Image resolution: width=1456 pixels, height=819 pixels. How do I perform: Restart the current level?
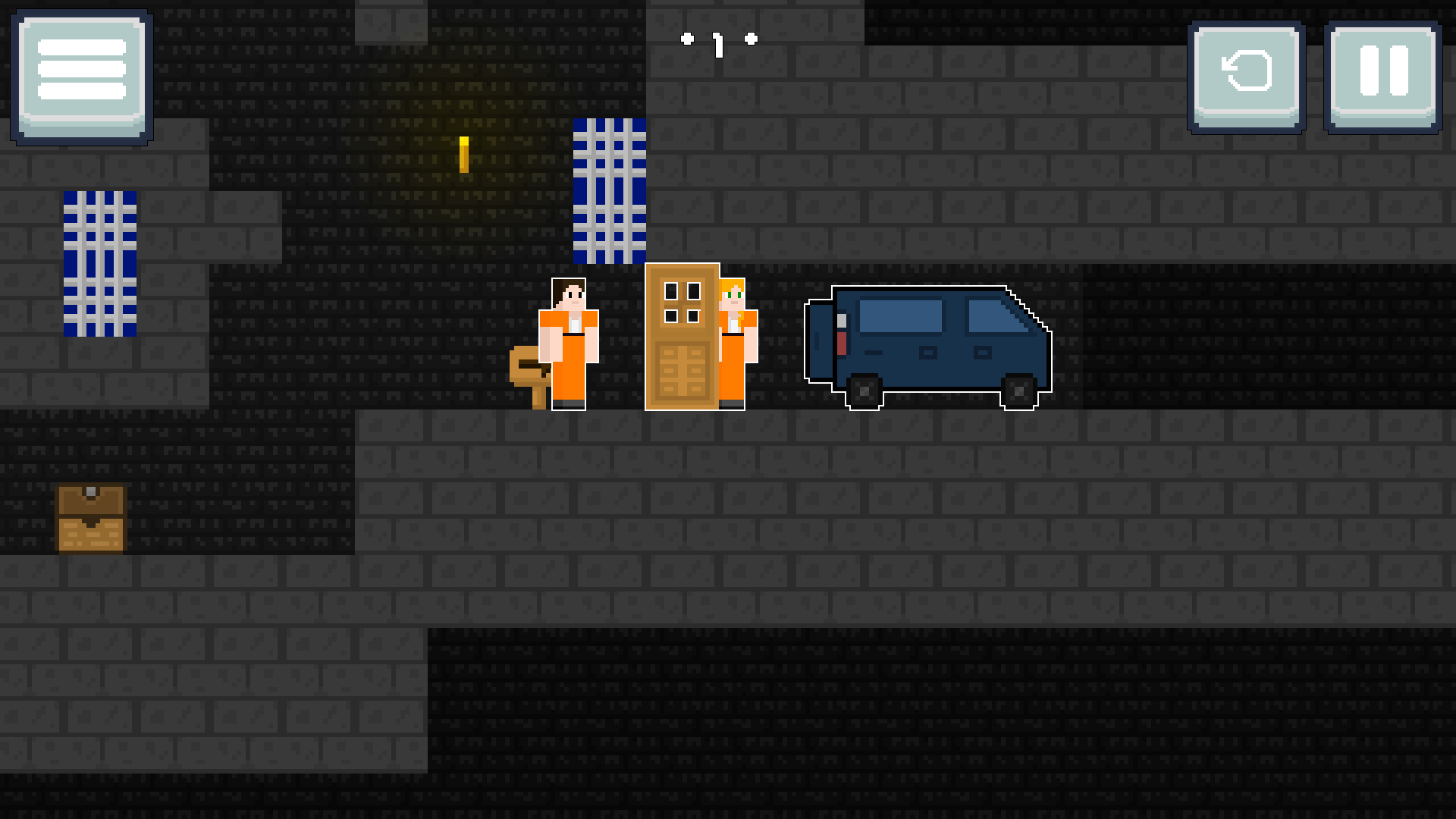1246,74
